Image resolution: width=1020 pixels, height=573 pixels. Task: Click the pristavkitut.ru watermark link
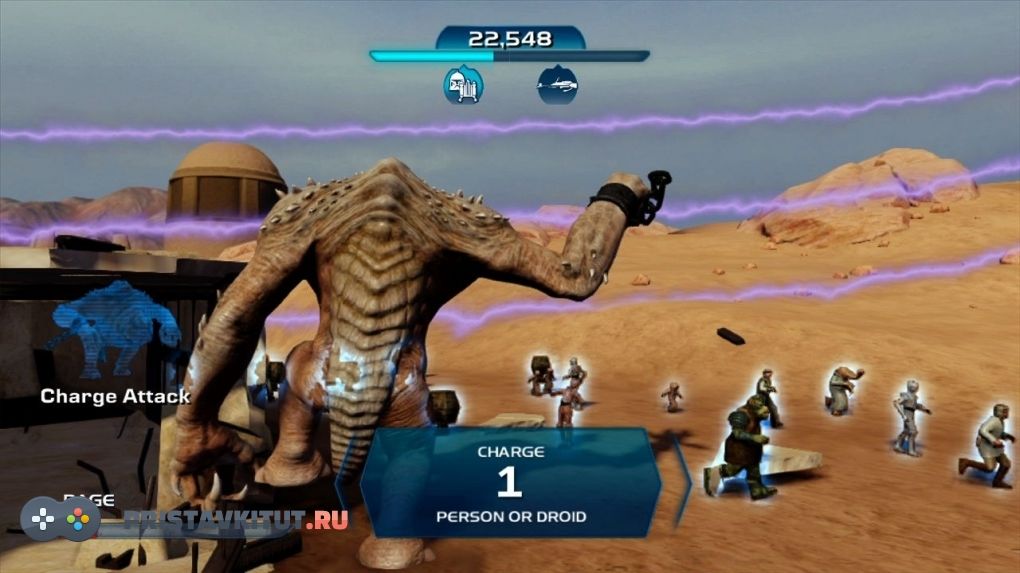pos(236,519)
